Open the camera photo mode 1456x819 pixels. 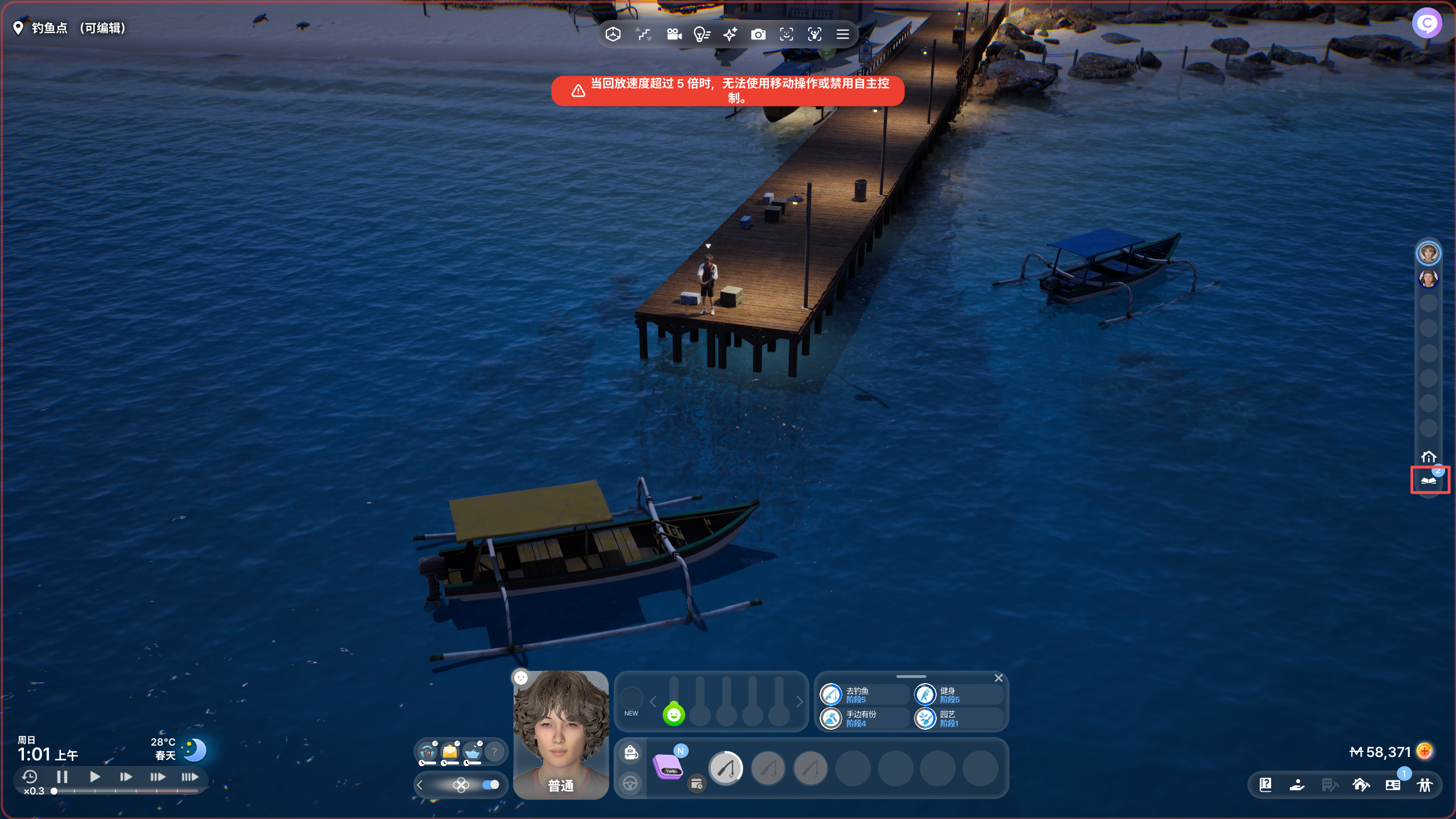(758, 35)
